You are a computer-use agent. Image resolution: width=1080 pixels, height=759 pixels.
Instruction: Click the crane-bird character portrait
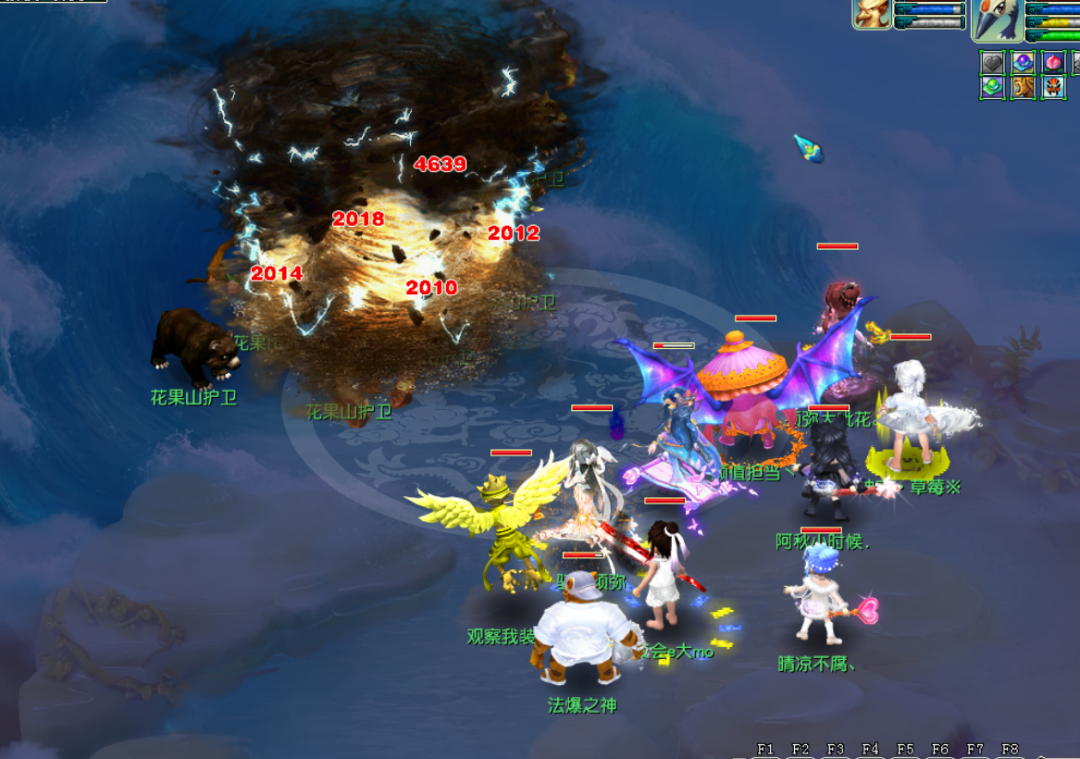995,18
